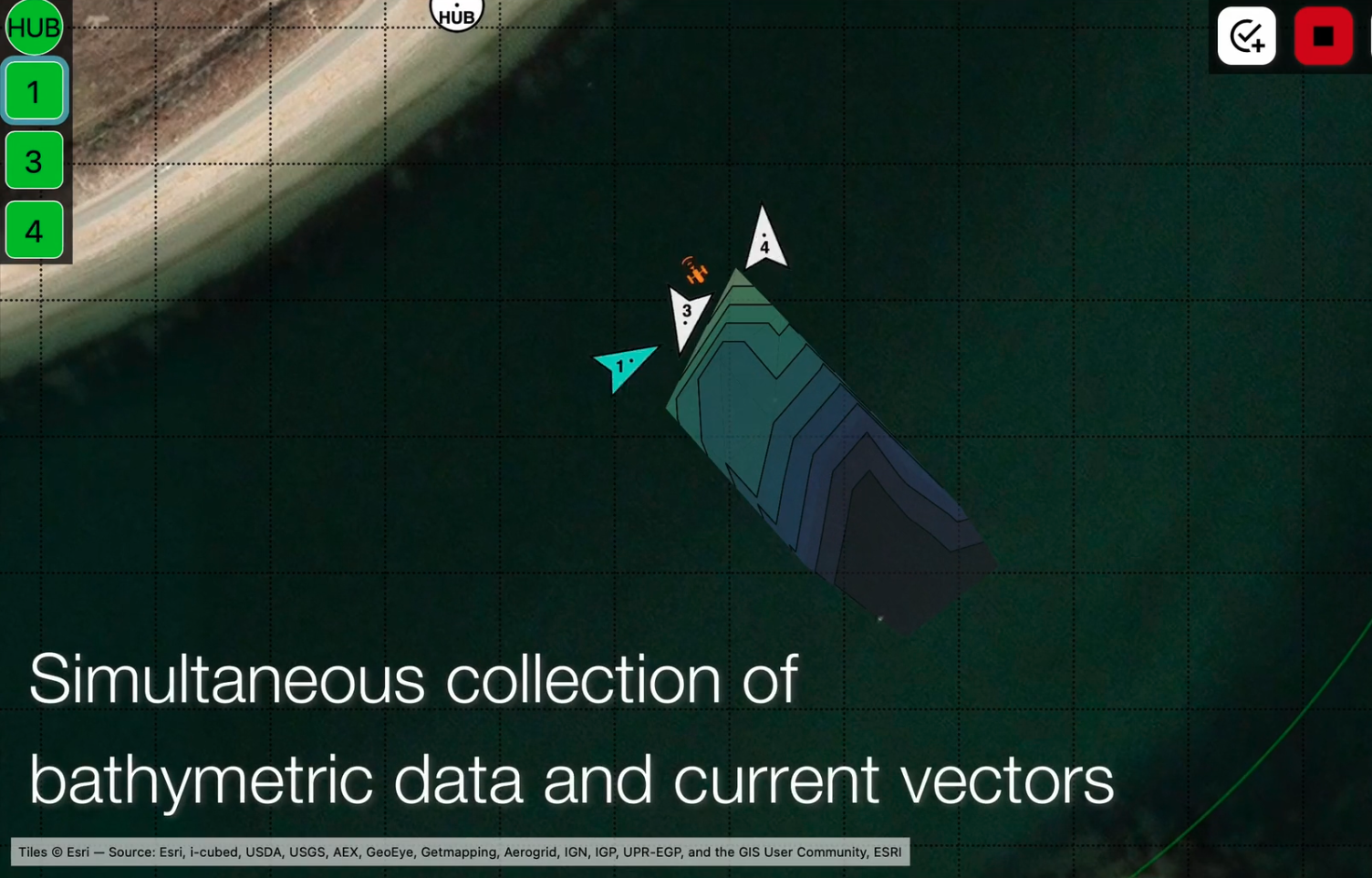Toggle vehicle 1 selection in the sidebar
This screenshot has width=1372, height=878.
34,91
